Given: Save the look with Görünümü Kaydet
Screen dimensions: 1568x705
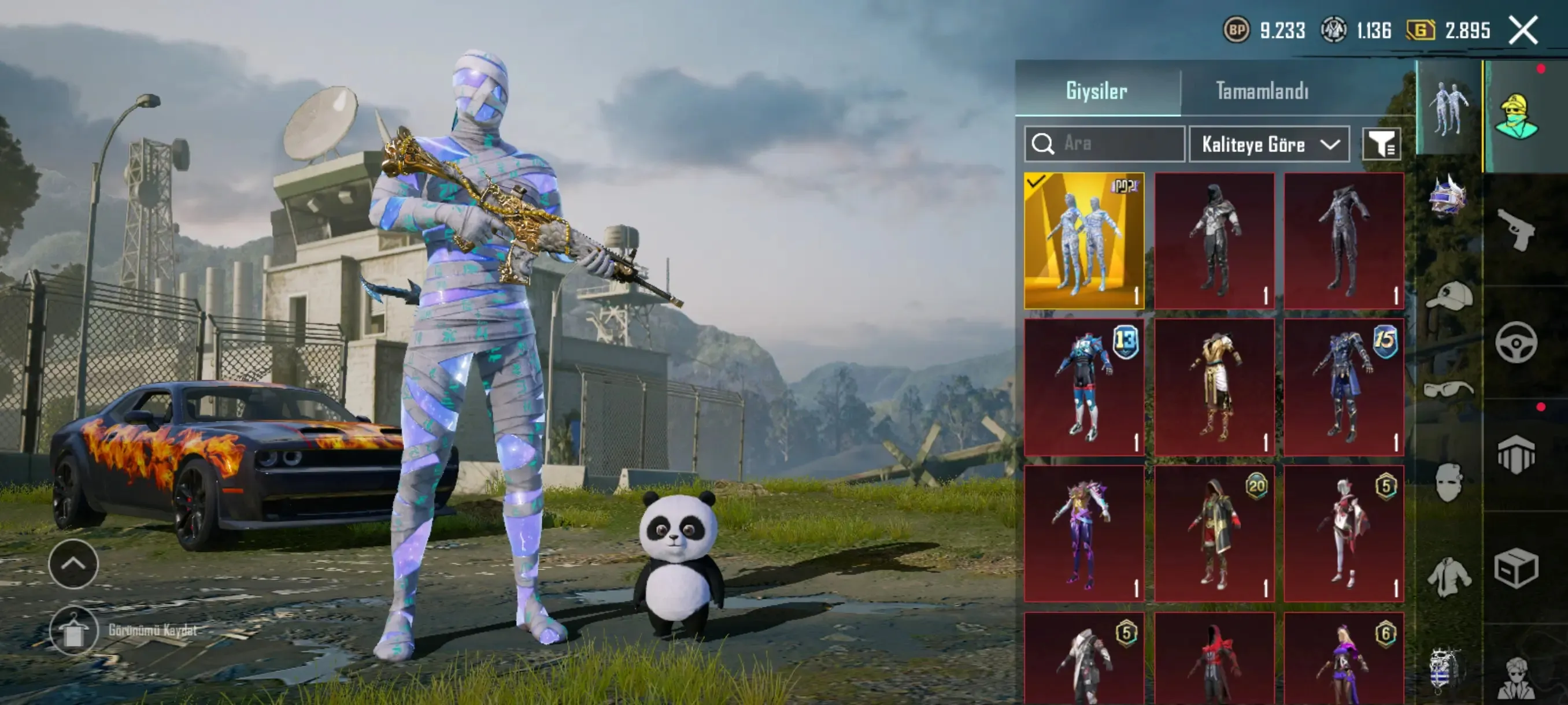Looking at the screenshot, I should point(74,630).
